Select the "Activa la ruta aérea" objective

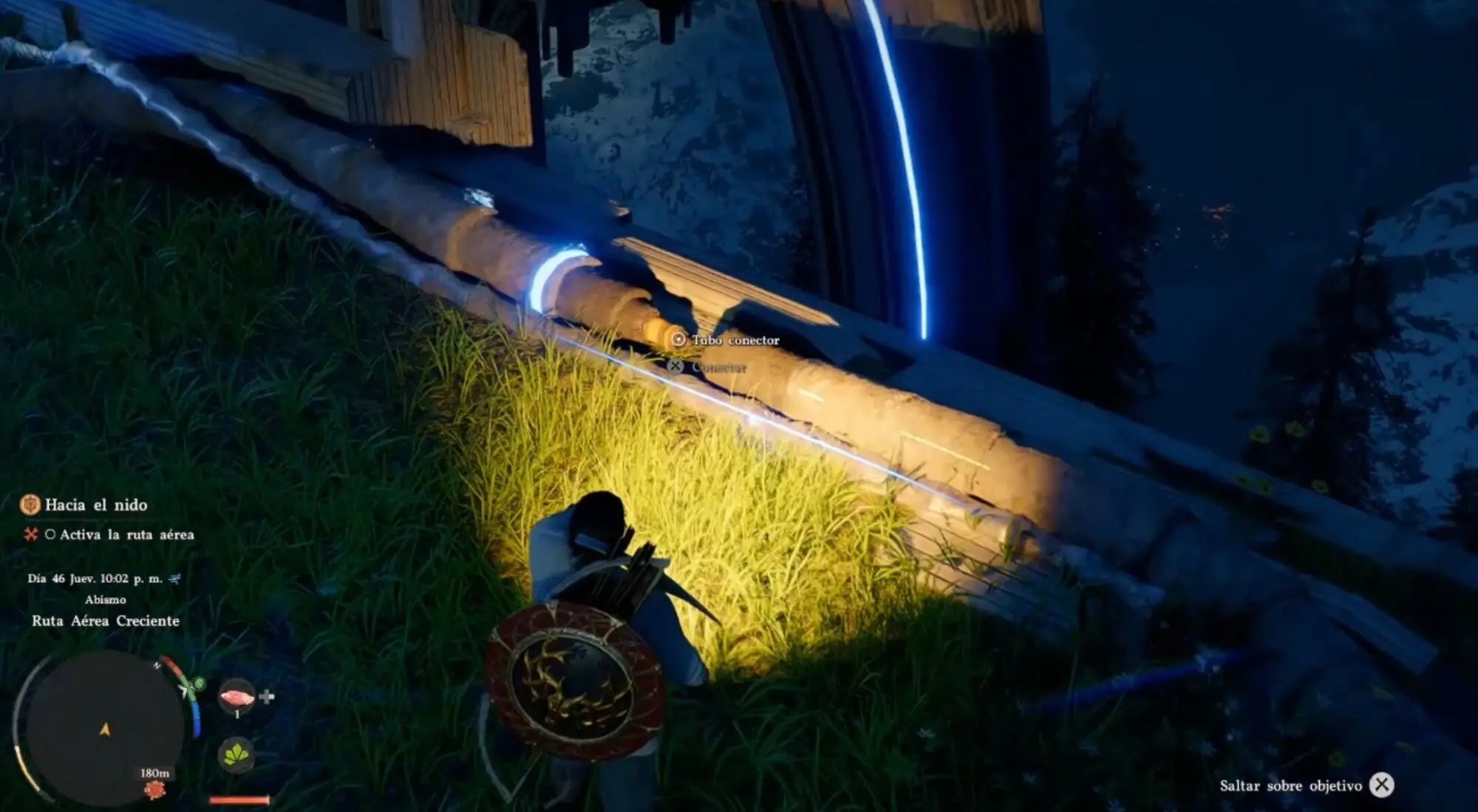point(126,534)
